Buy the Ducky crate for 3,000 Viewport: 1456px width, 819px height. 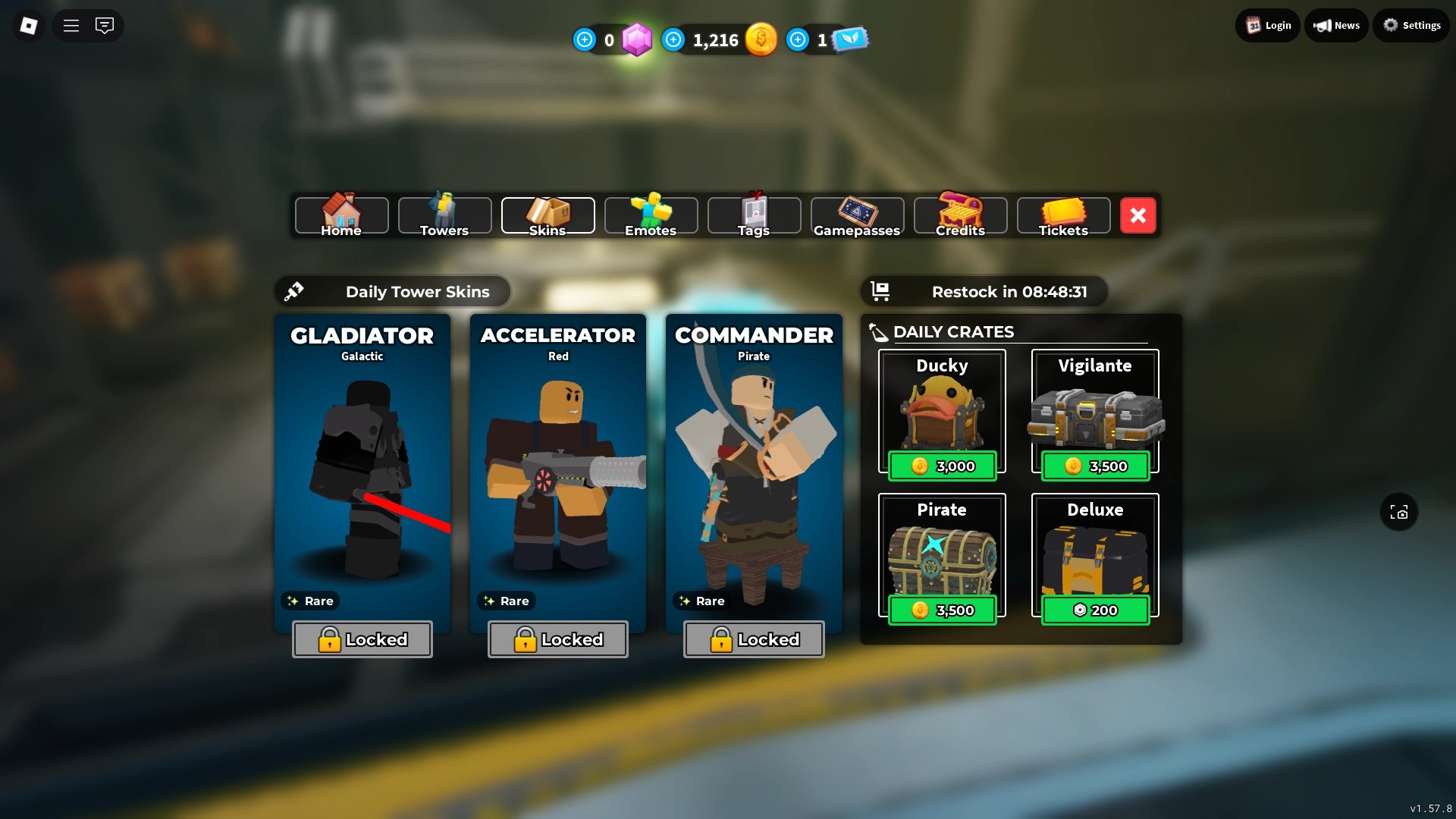(942, 466)
